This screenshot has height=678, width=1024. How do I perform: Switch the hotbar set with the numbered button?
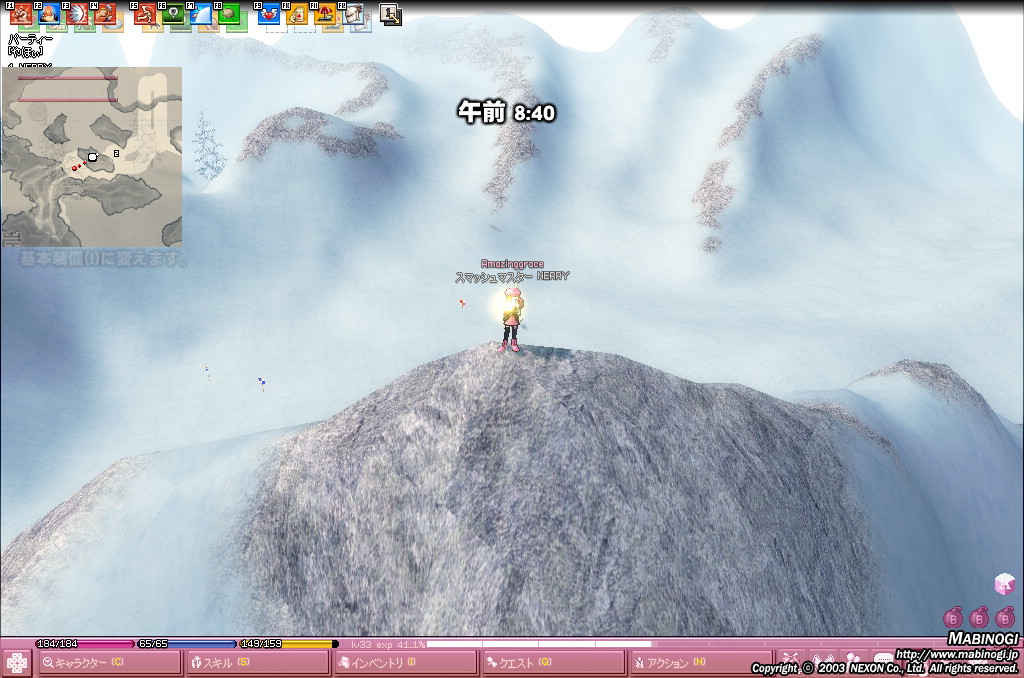click(390, 15)
